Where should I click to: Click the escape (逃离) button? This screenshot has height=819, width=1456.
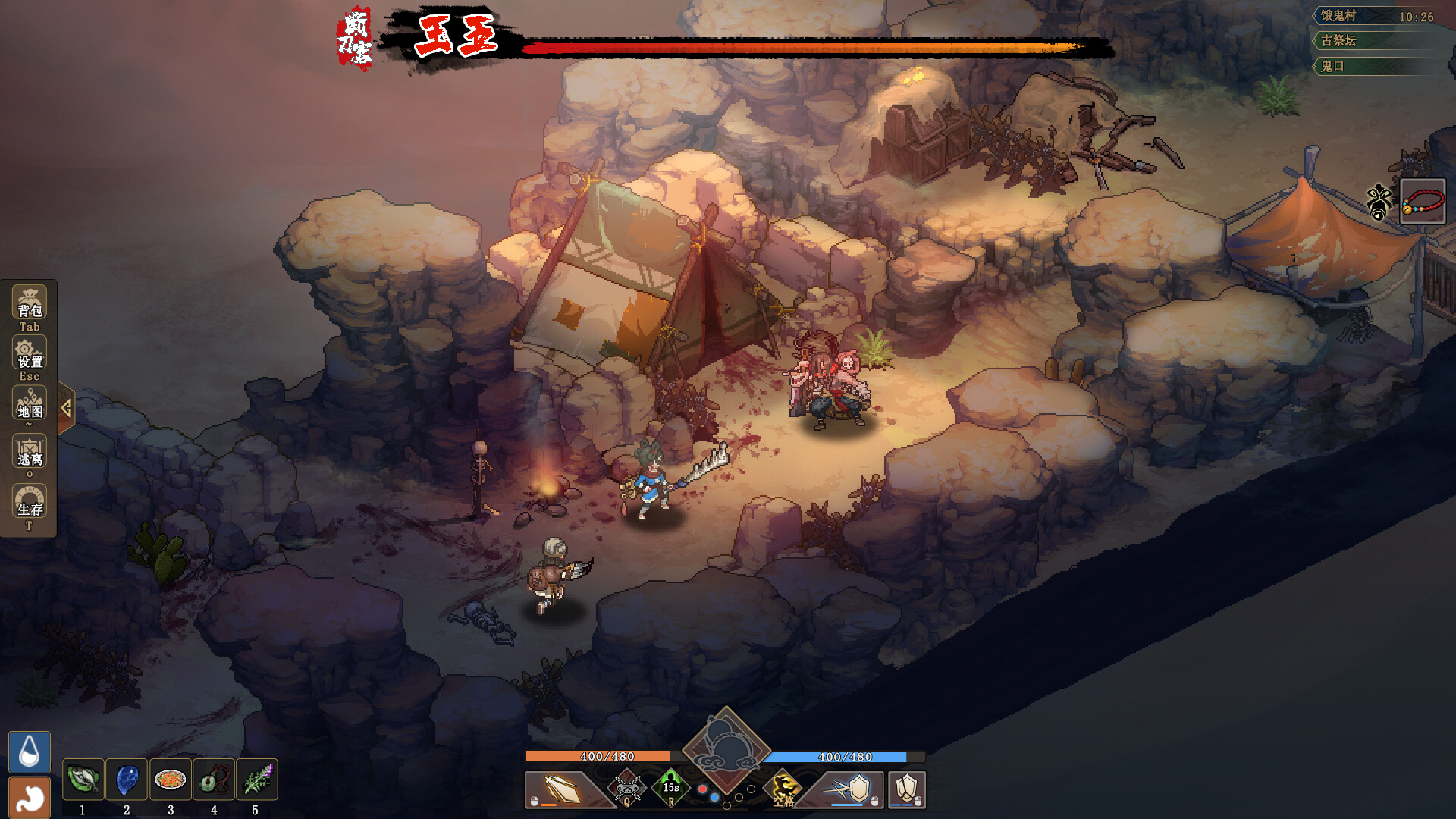coord(30,453)
